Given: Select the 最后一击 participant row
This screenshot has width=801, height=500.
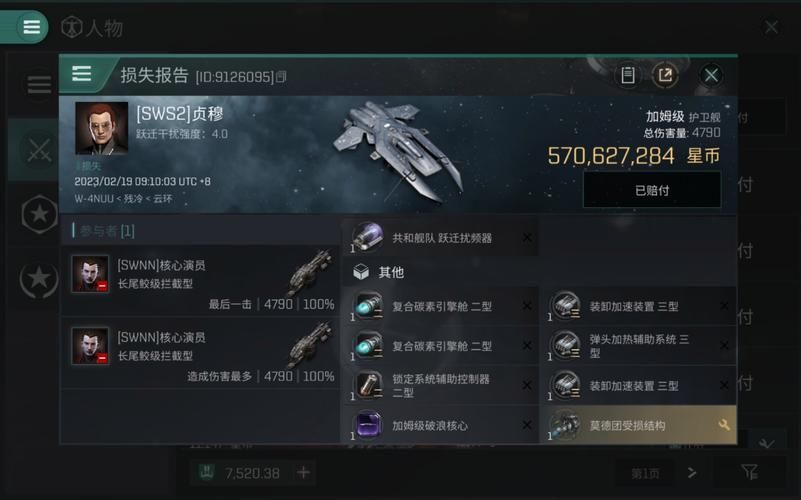Looking at the screenshot, I should [x=201, y=282].
